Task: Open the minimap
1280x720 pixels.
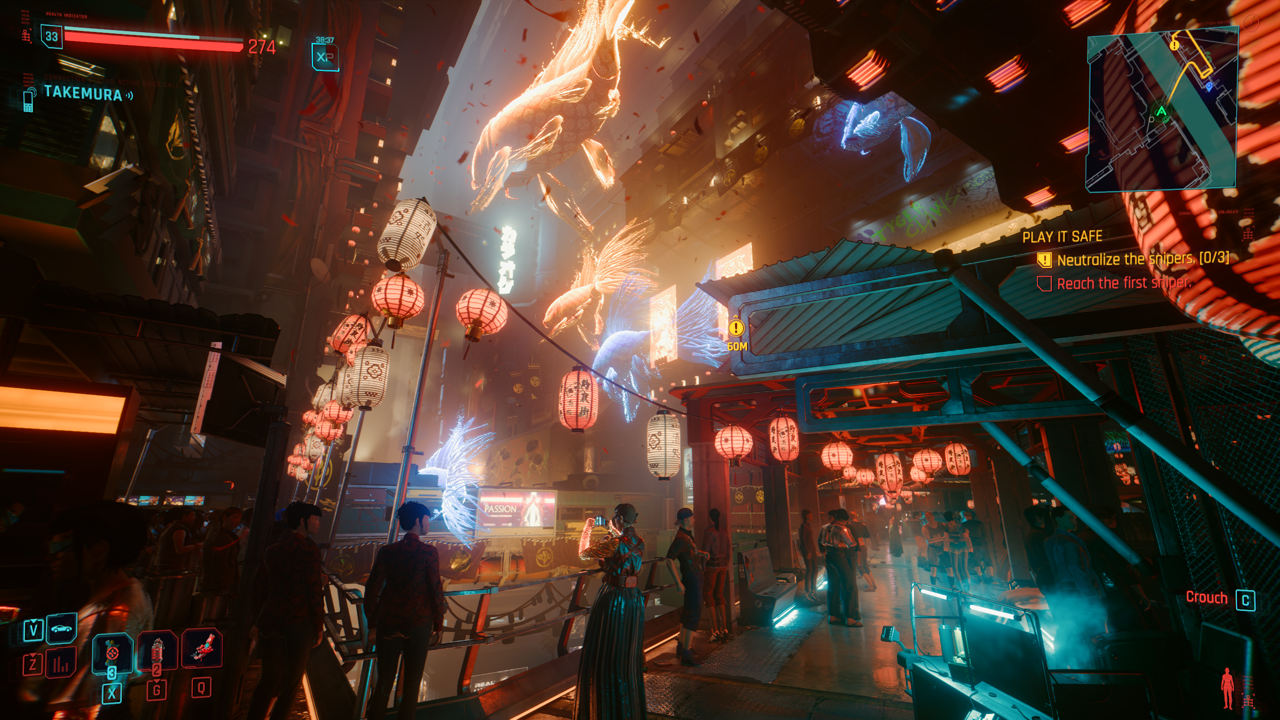Action: 1162,109
